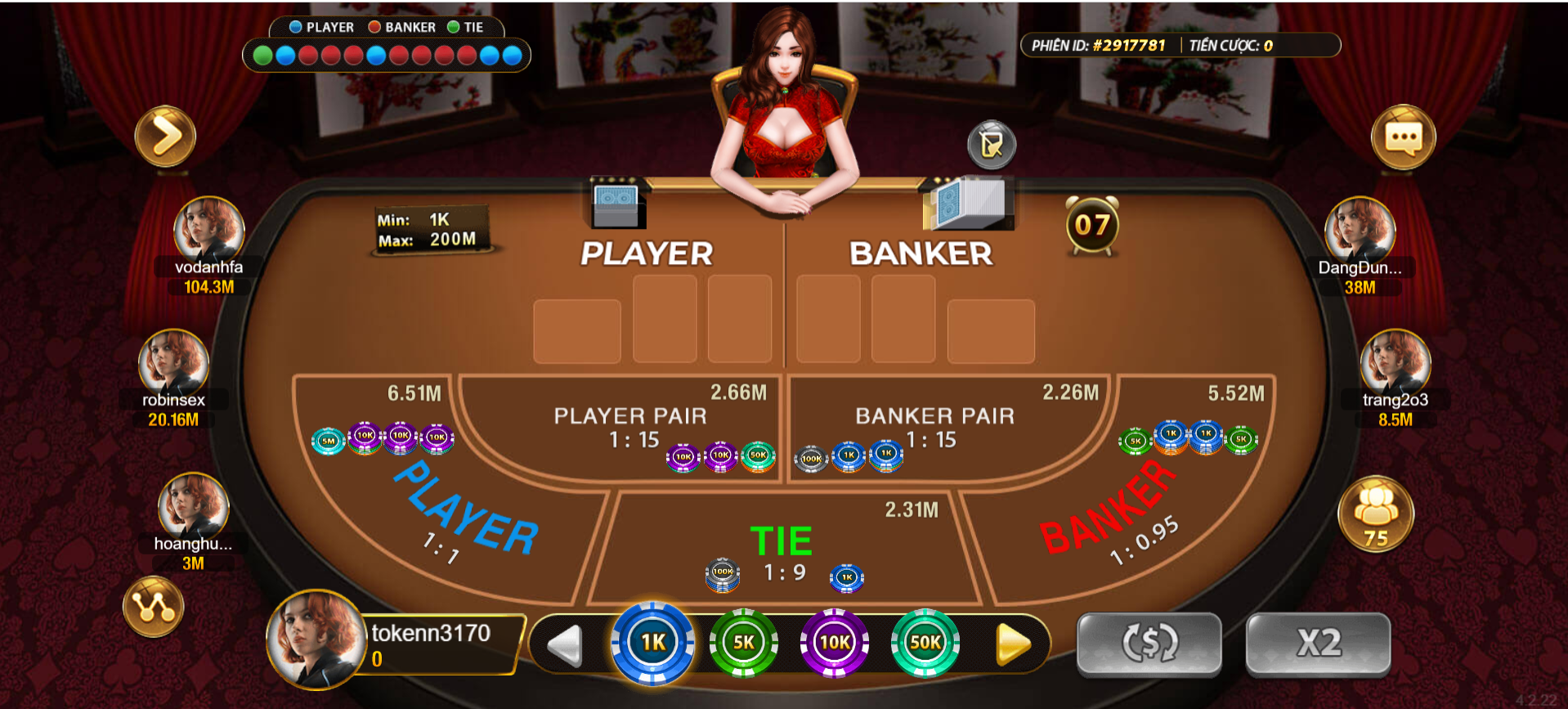The image size is (1568, 709).
Task: Click the bet history clipboard icon
Action: coord(990,145)
